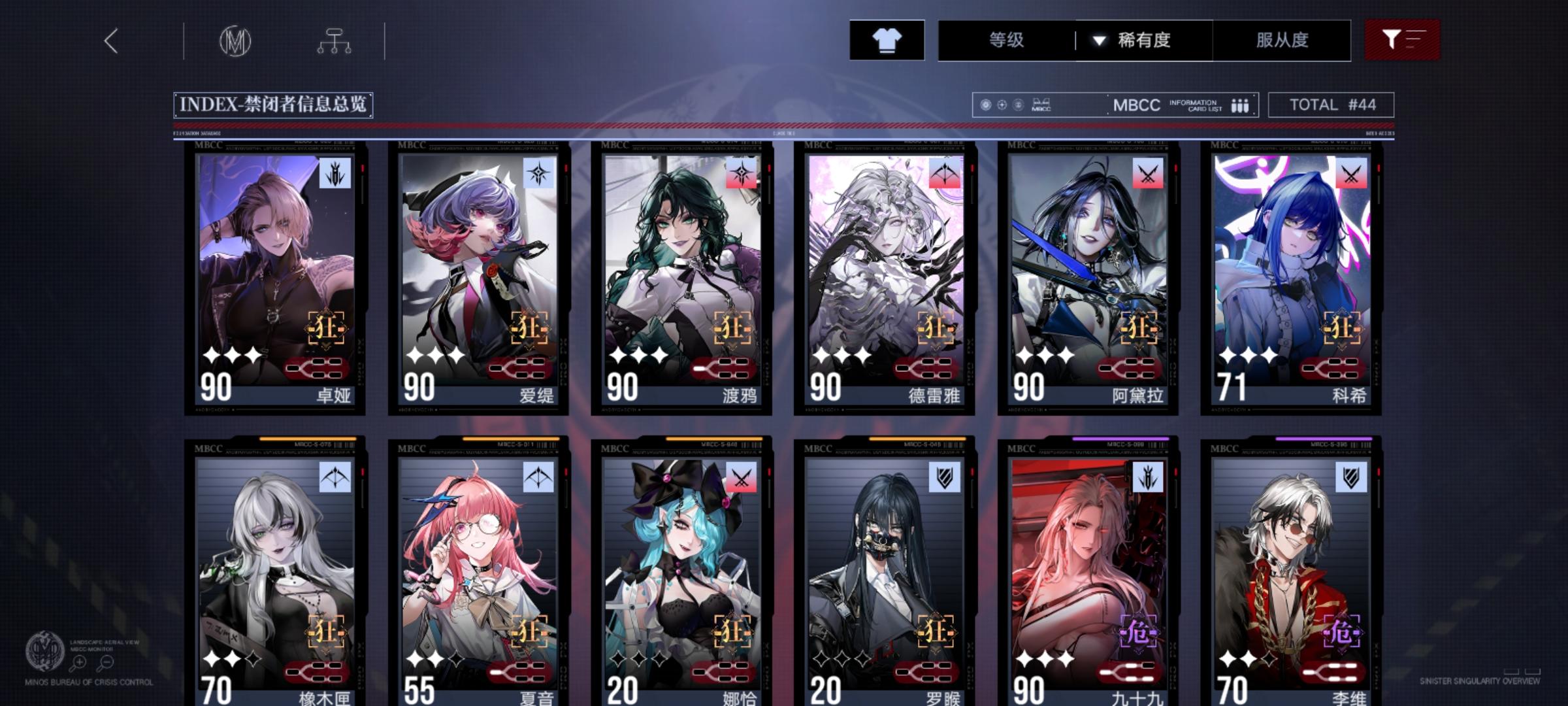This screenshot has height=706, width=1568.
Task: Select the outfit/shirt display icon
Action: coord(887,41)
